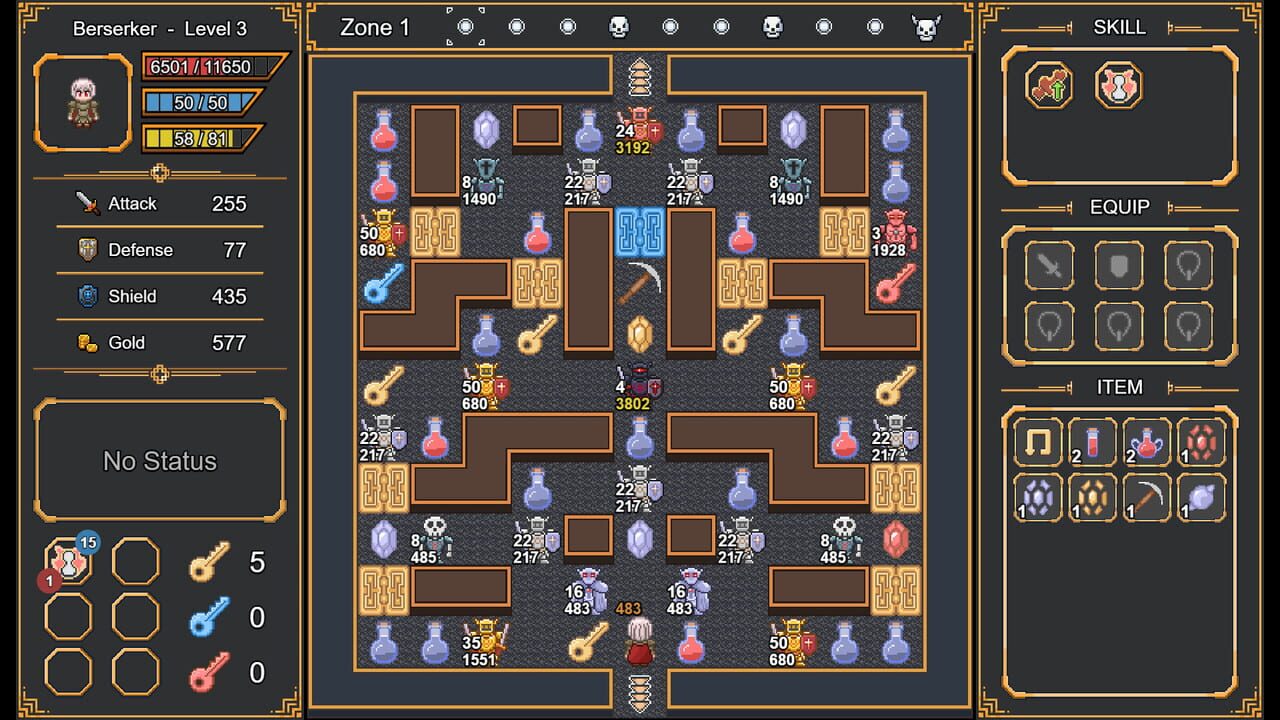The width and height of the screenshot is (1280, 720).
Task: Use the red potion item
Action: pos(1092,443)
